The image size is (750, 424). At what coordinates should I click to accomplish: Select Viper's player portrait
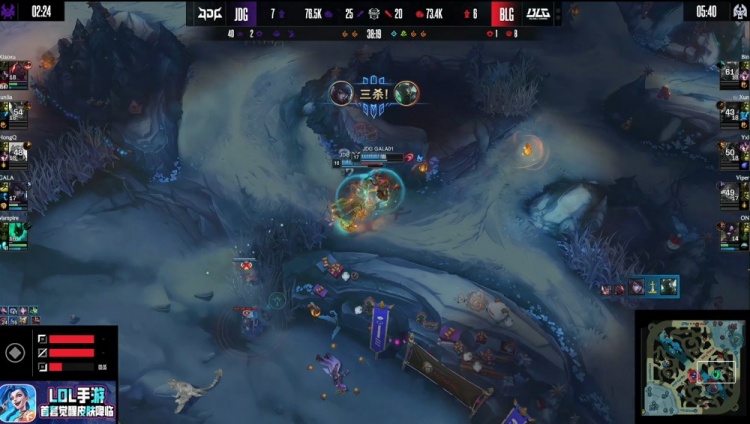[729, 192]
